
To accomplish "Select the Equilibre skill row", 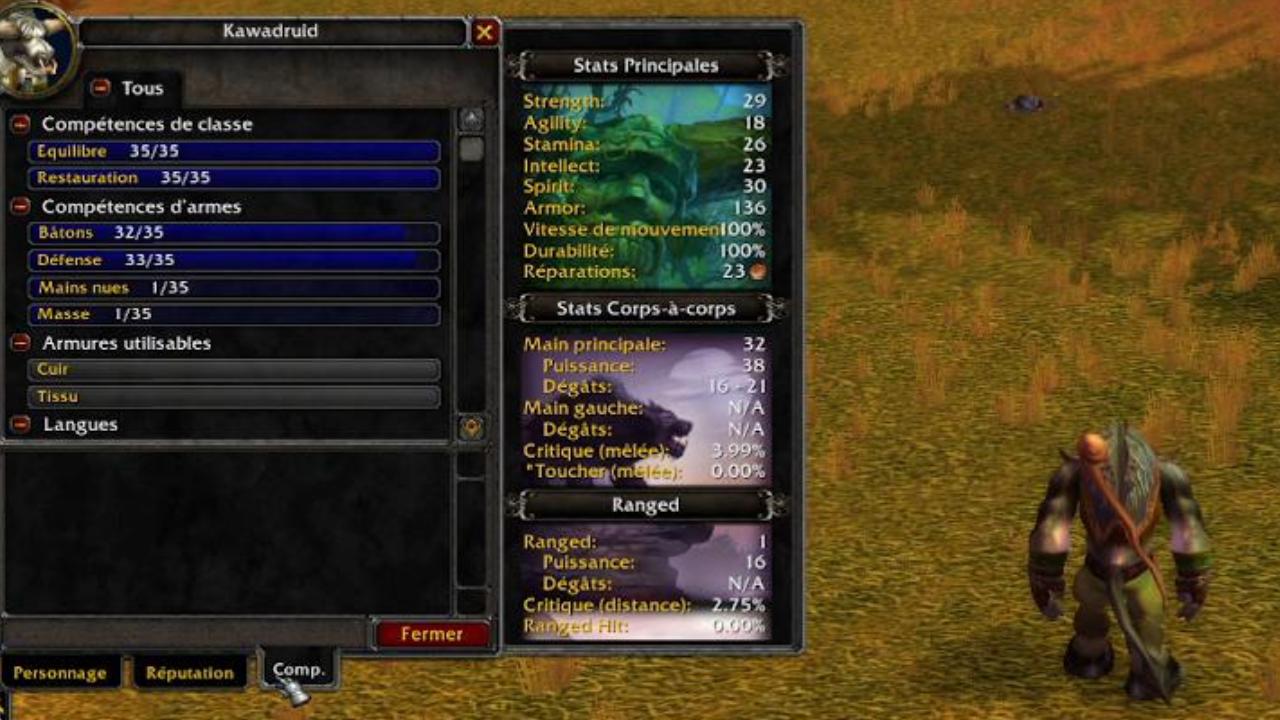I will click(x=235, y=151).
